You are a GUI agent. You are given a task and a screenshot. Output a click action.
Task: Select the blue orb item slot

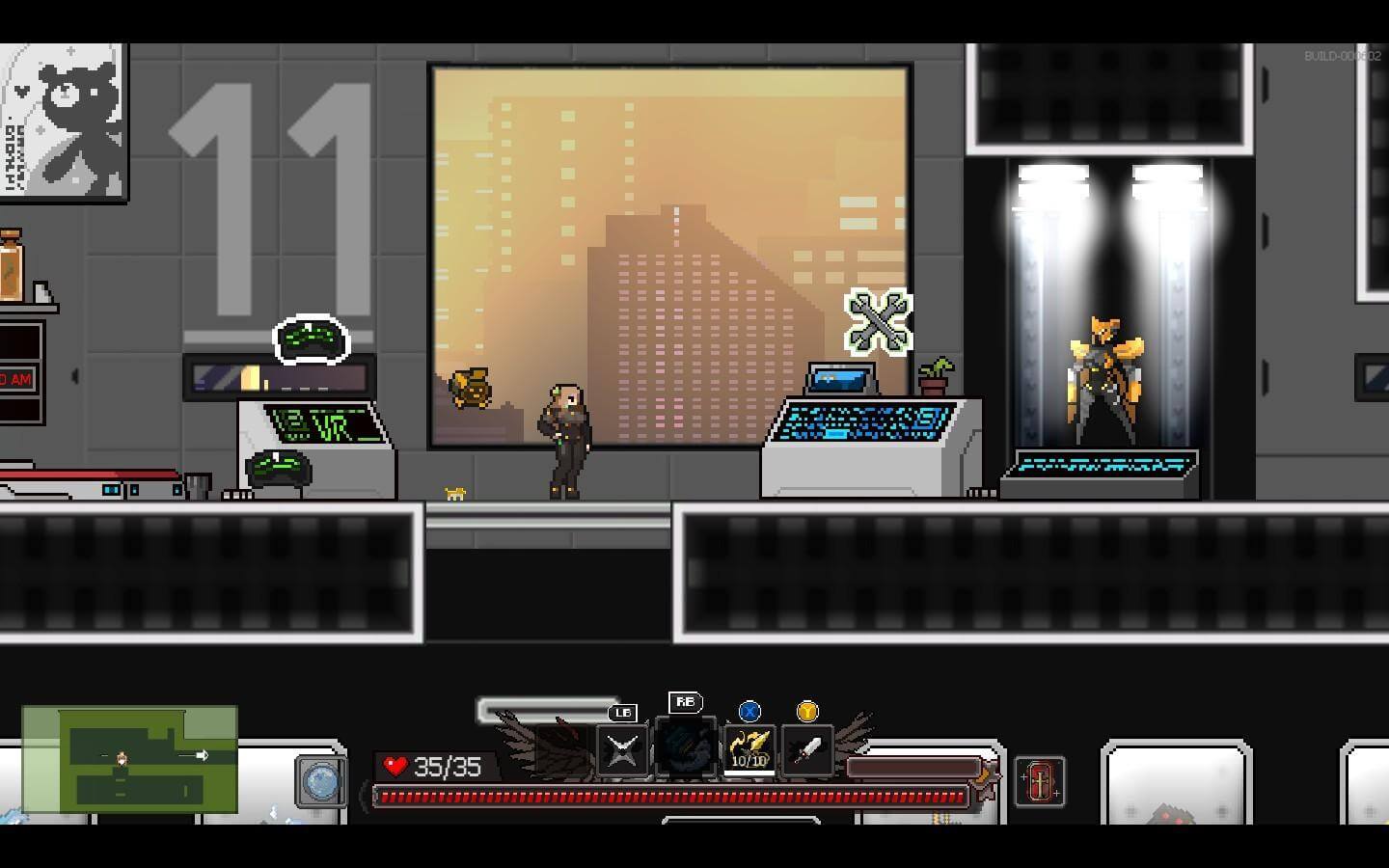319,780
